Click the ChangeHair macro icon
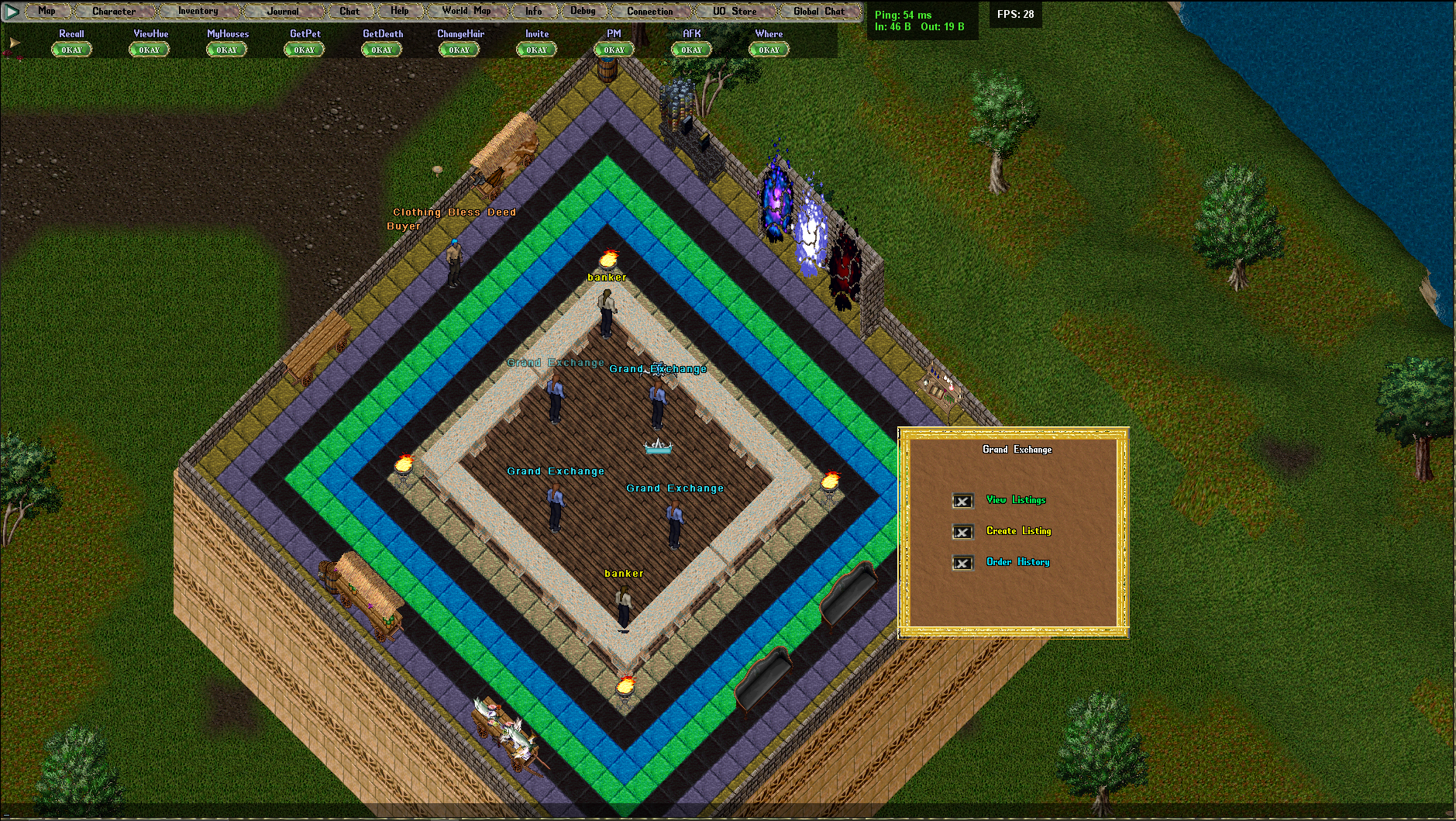The height and width of the screenshot is (821, 1456). (x=458, y=49)
